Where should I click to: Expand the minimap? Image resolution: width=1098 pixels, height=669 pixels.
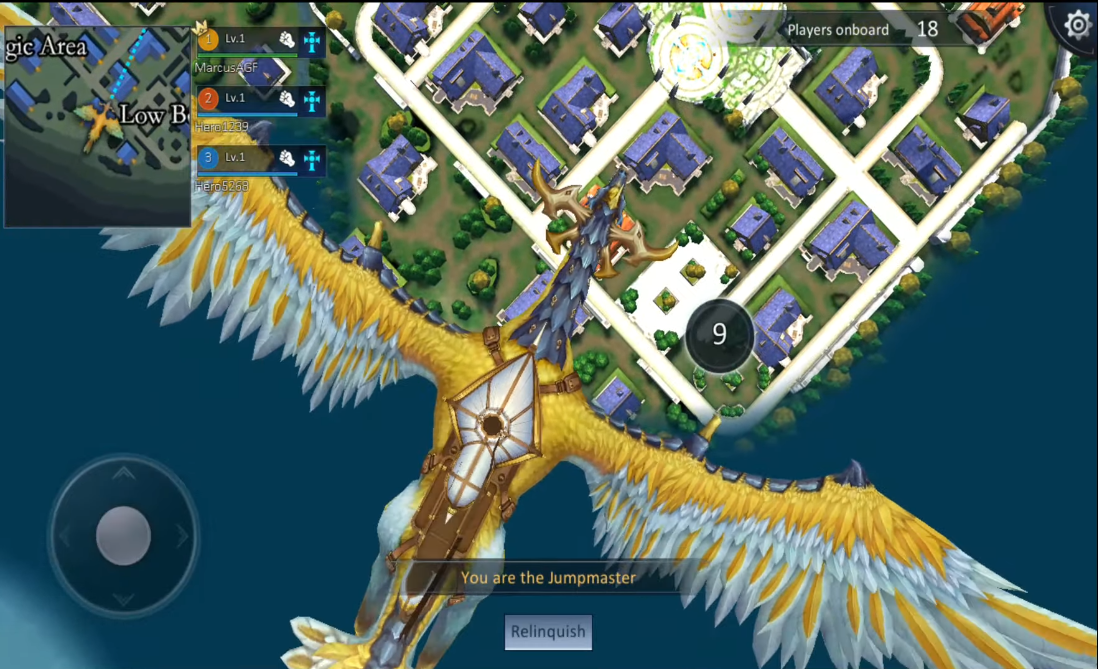pos(97,126)
